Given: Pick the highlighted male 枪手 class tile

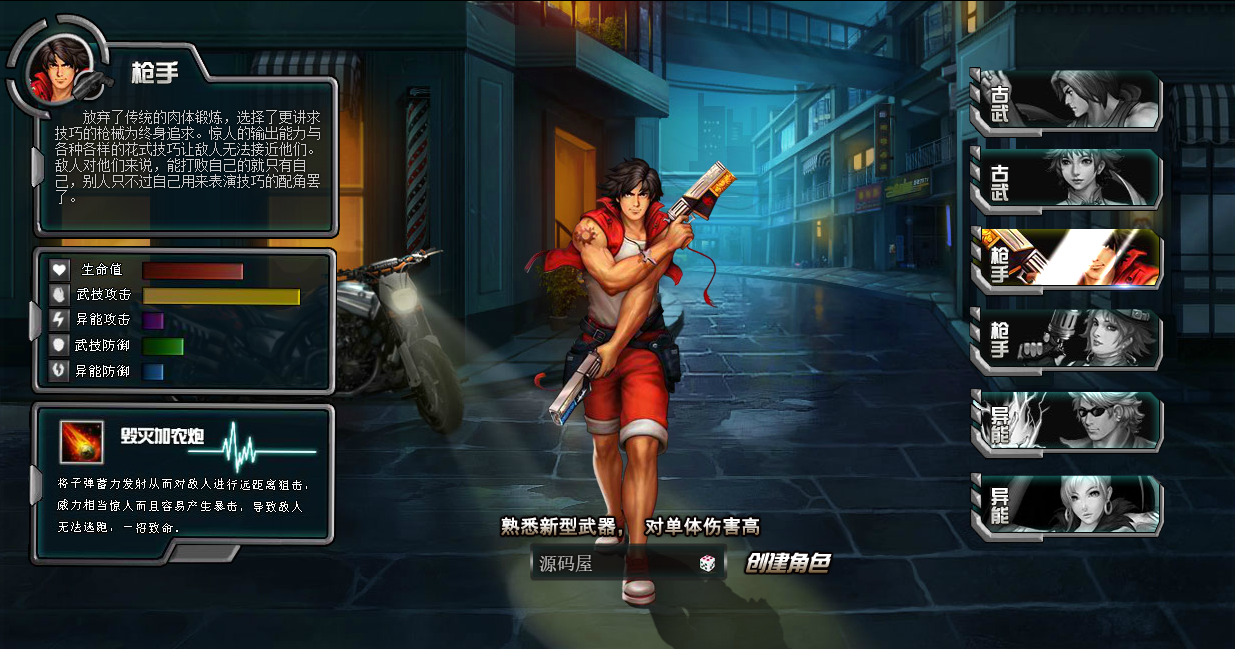Looking at the screenshot, I should pos(1068,259).
